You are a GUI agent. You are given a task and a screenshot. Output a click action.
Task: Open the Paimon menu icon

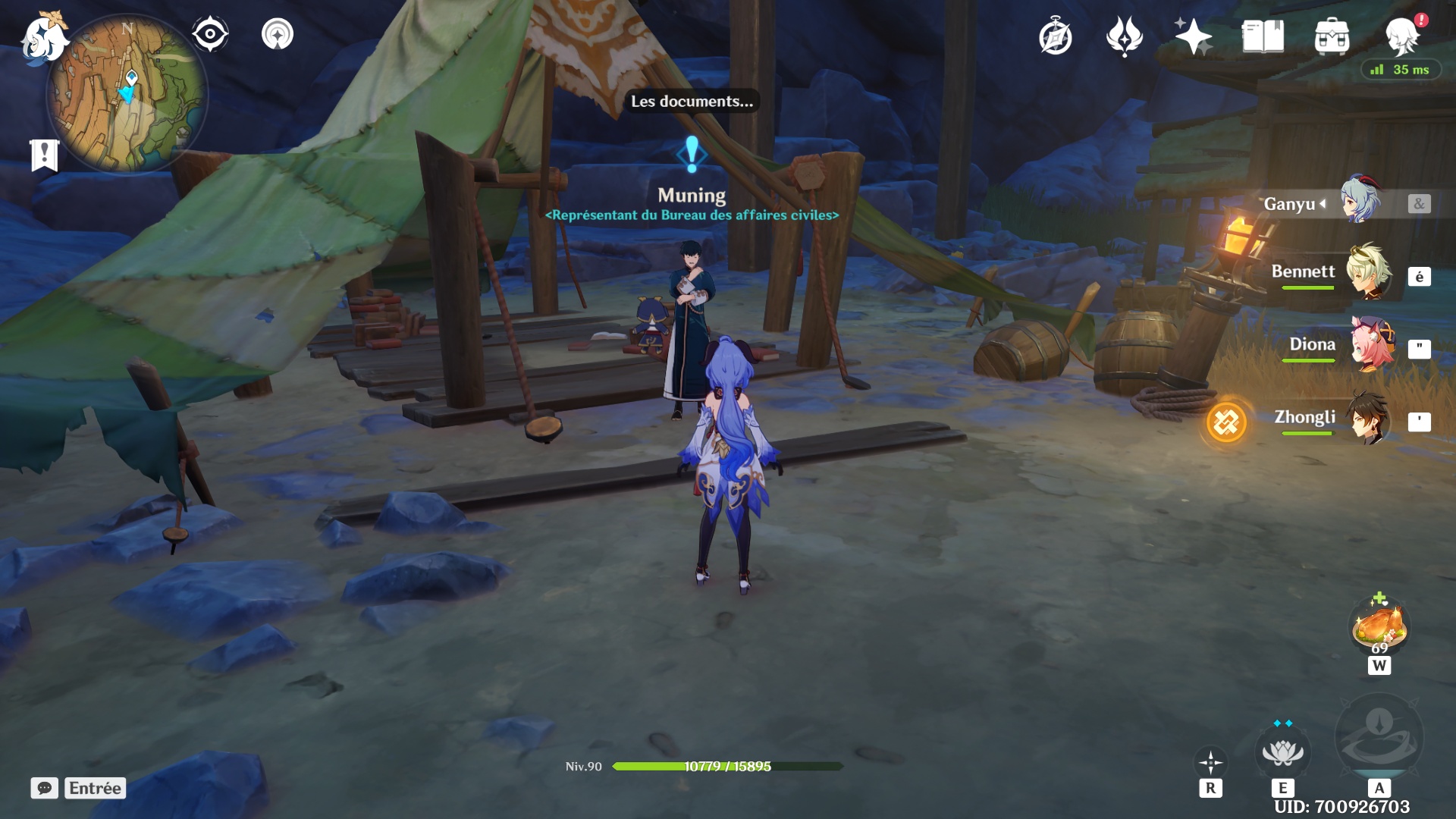tap(44, 38)
